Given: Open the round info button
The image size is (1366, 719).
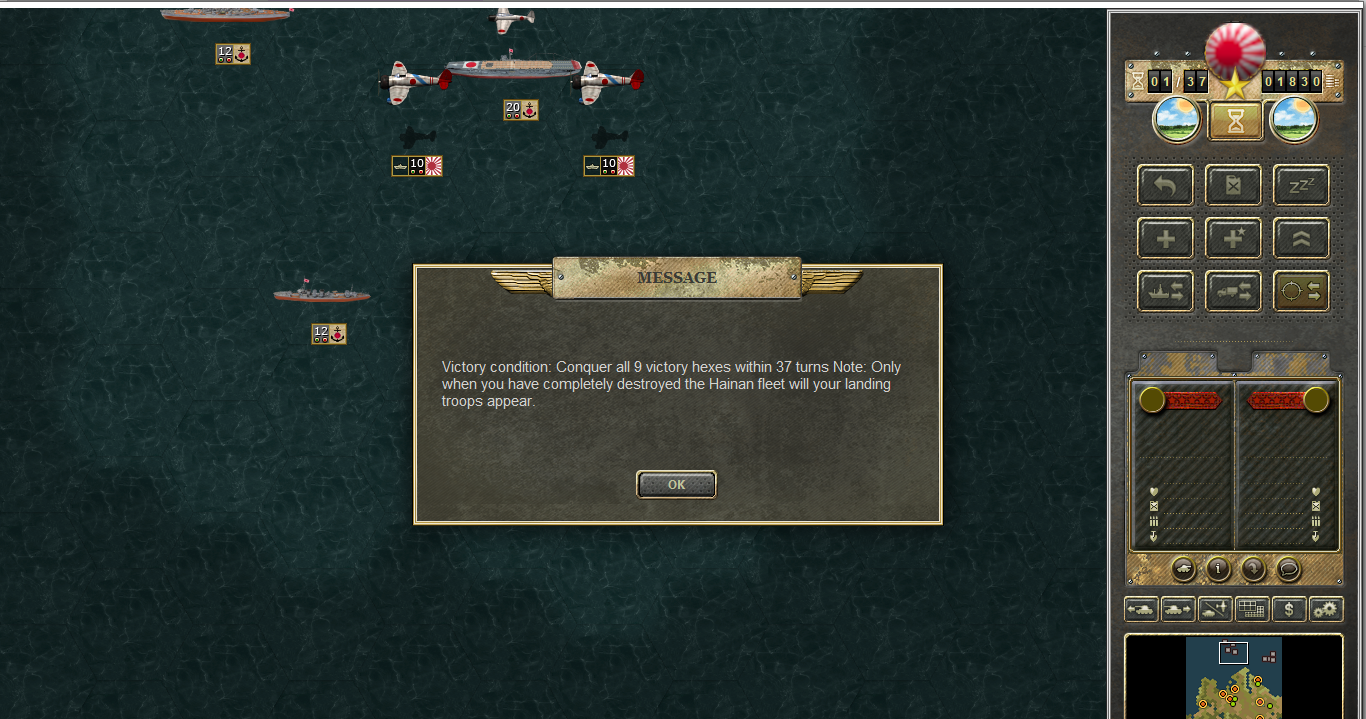Looking at the screenshot, I should click(1218, 569).
